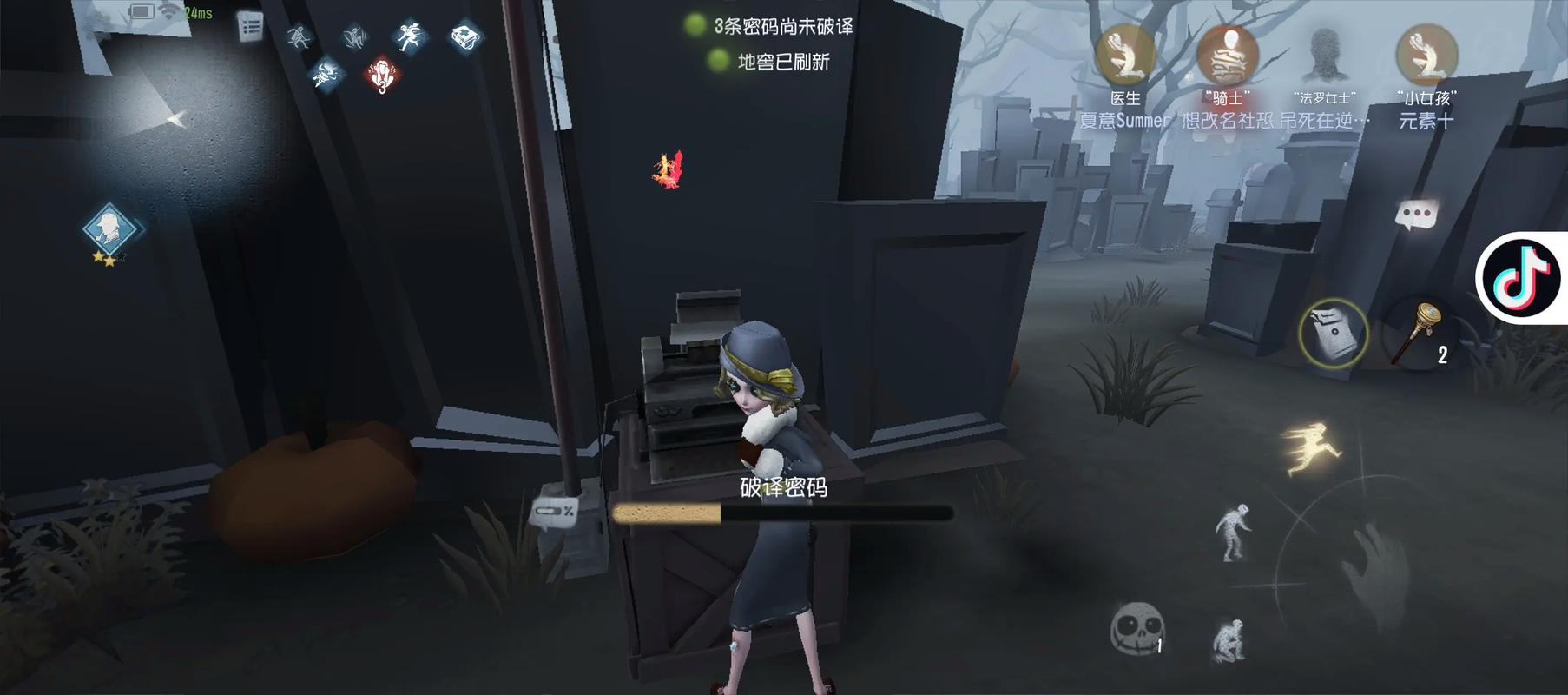Click the decode progress bar
1568x695 pixels.
tap(783, 514)
